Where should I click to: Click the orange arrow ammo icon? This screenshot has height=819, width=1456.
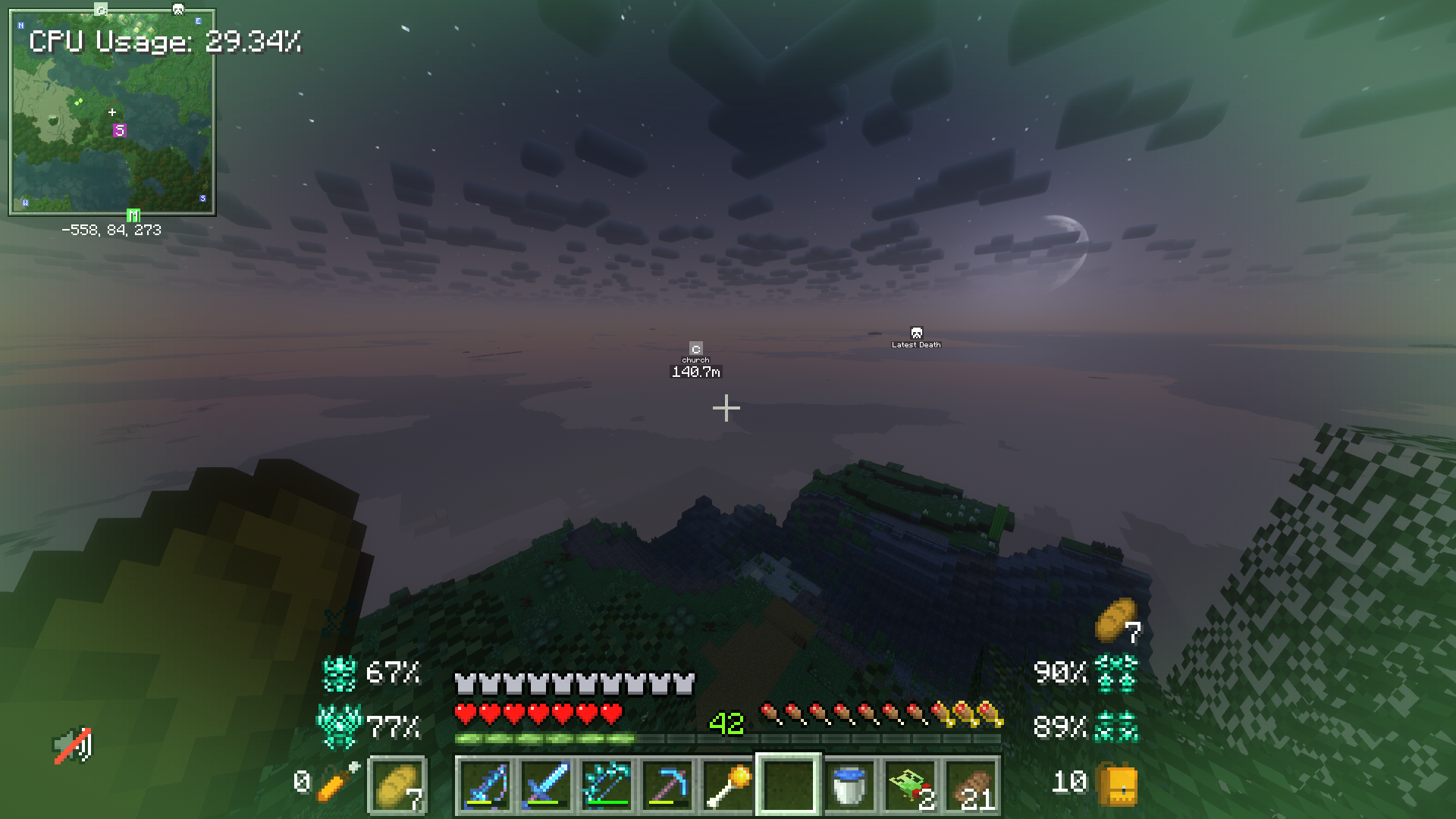pyautogui.click(x=337, y=783)
